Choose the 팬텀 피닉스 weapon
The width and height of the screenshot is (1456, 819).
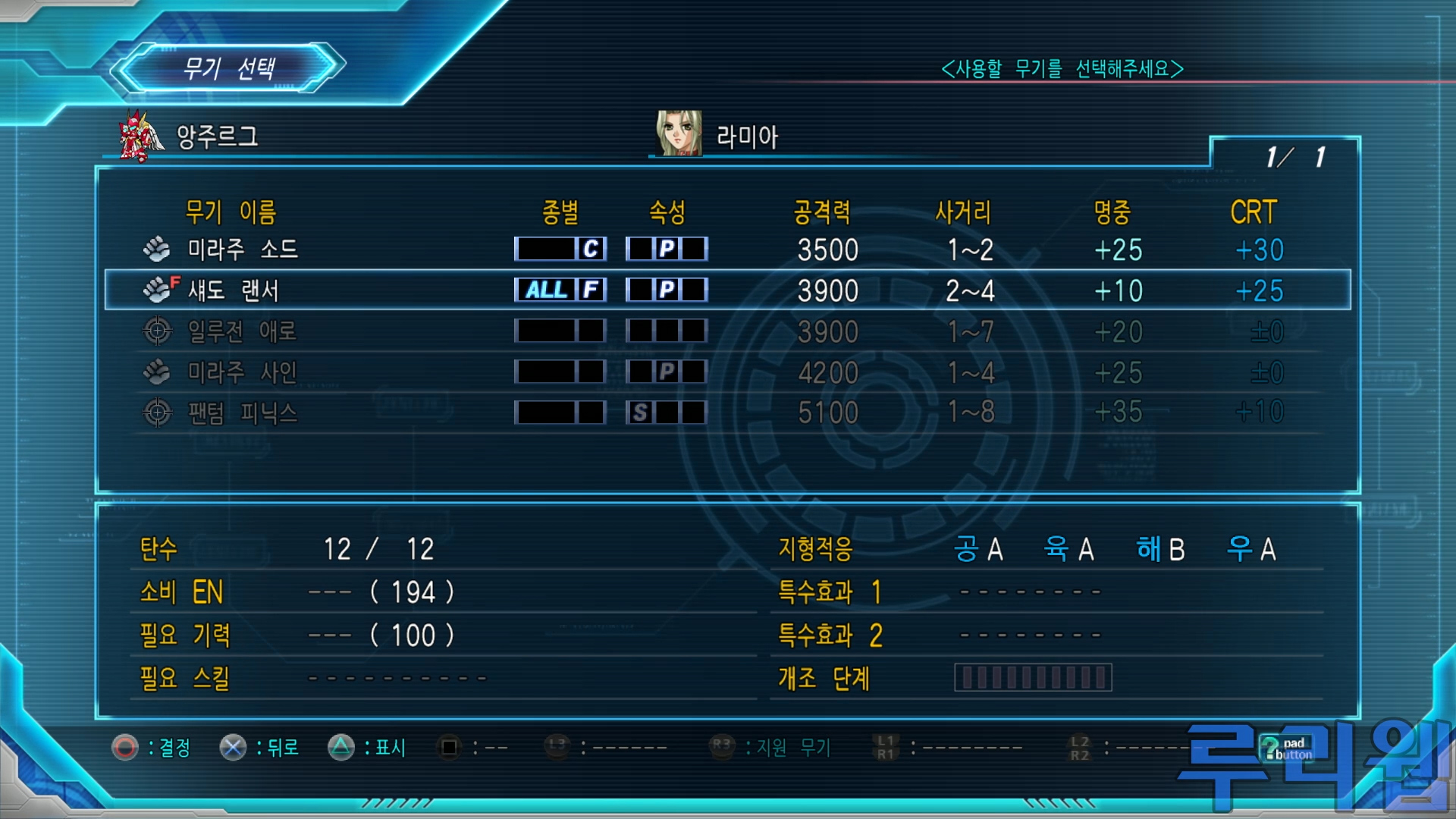[x=241, y=413]
